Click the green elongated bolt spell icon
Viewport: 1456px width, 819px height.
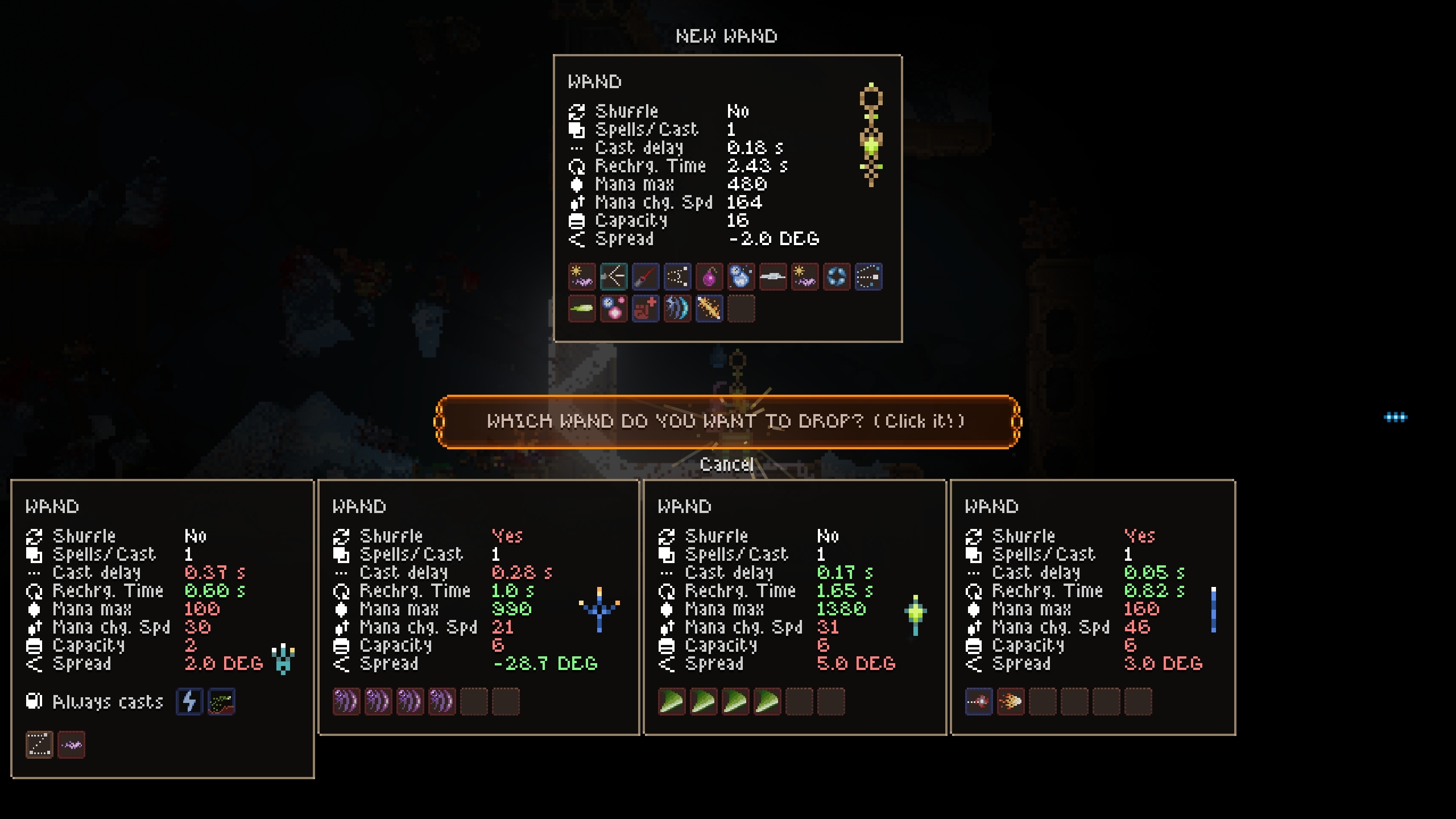[582, 309]
